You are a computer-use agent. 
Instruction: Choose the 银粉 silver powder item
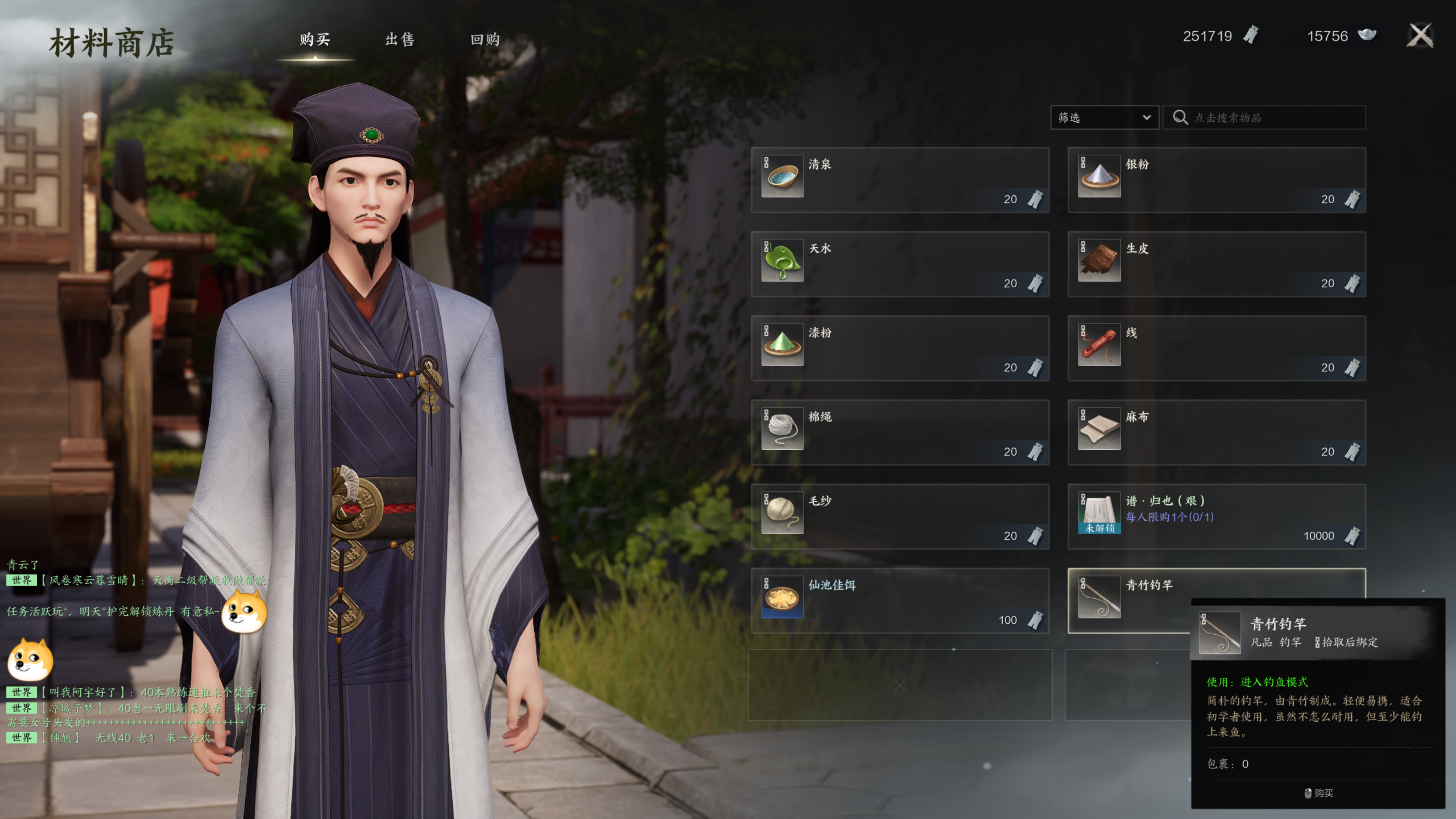1216,180
